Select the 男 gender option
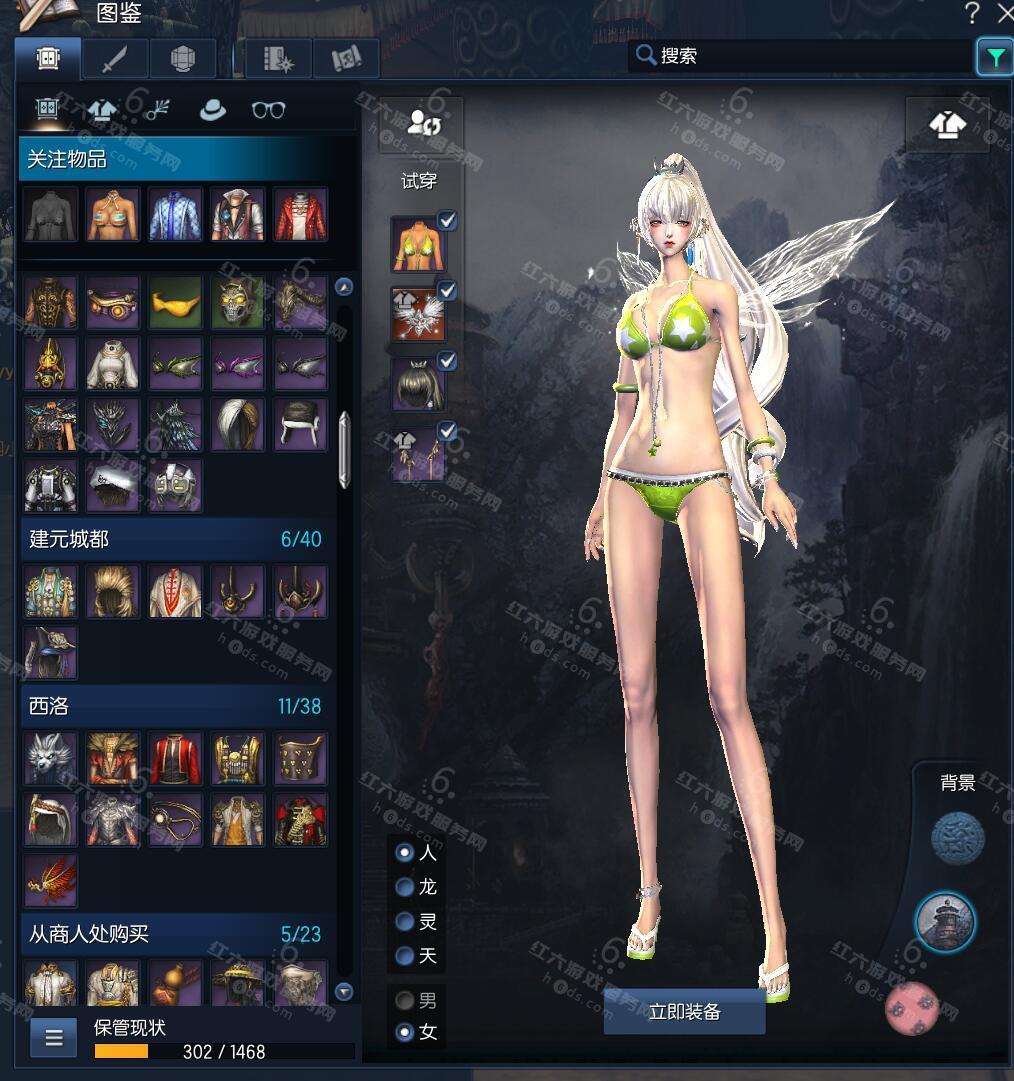 tap(405, 1000)
